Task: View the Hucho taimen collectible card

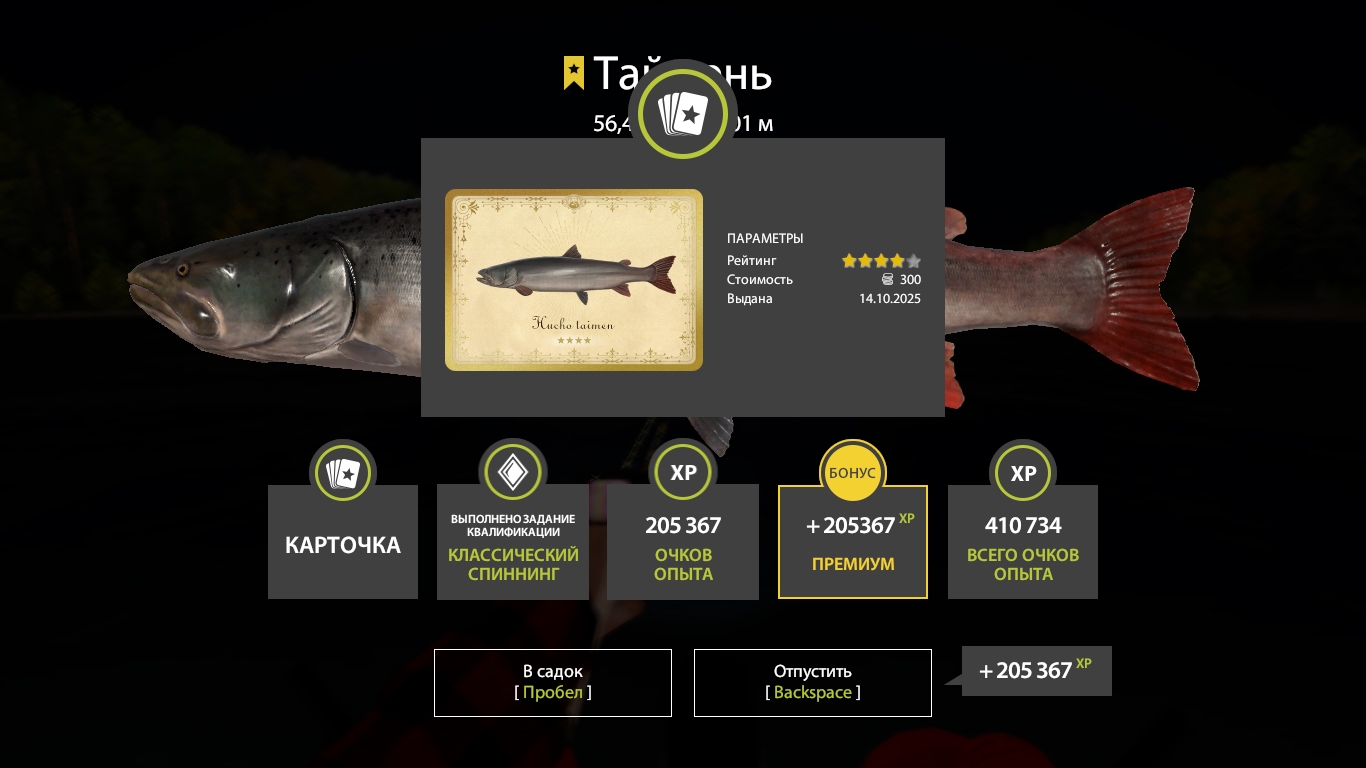Action: [x=574, y=280]
